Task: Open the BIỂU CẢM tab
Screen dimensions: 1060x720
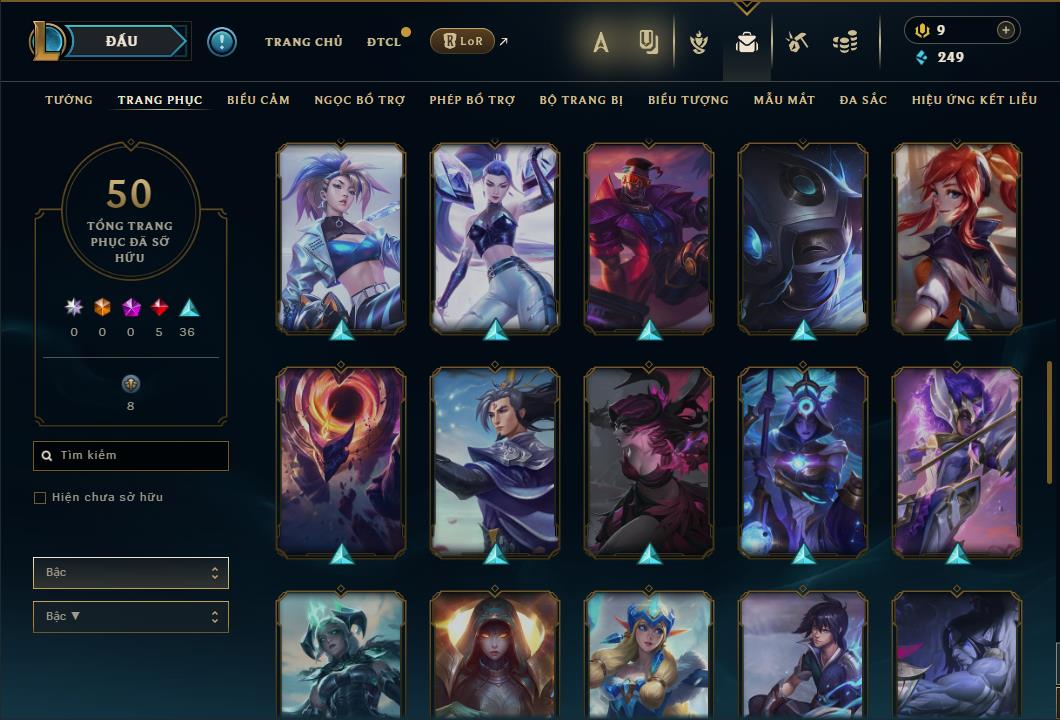Action: [x=258, y=100]
